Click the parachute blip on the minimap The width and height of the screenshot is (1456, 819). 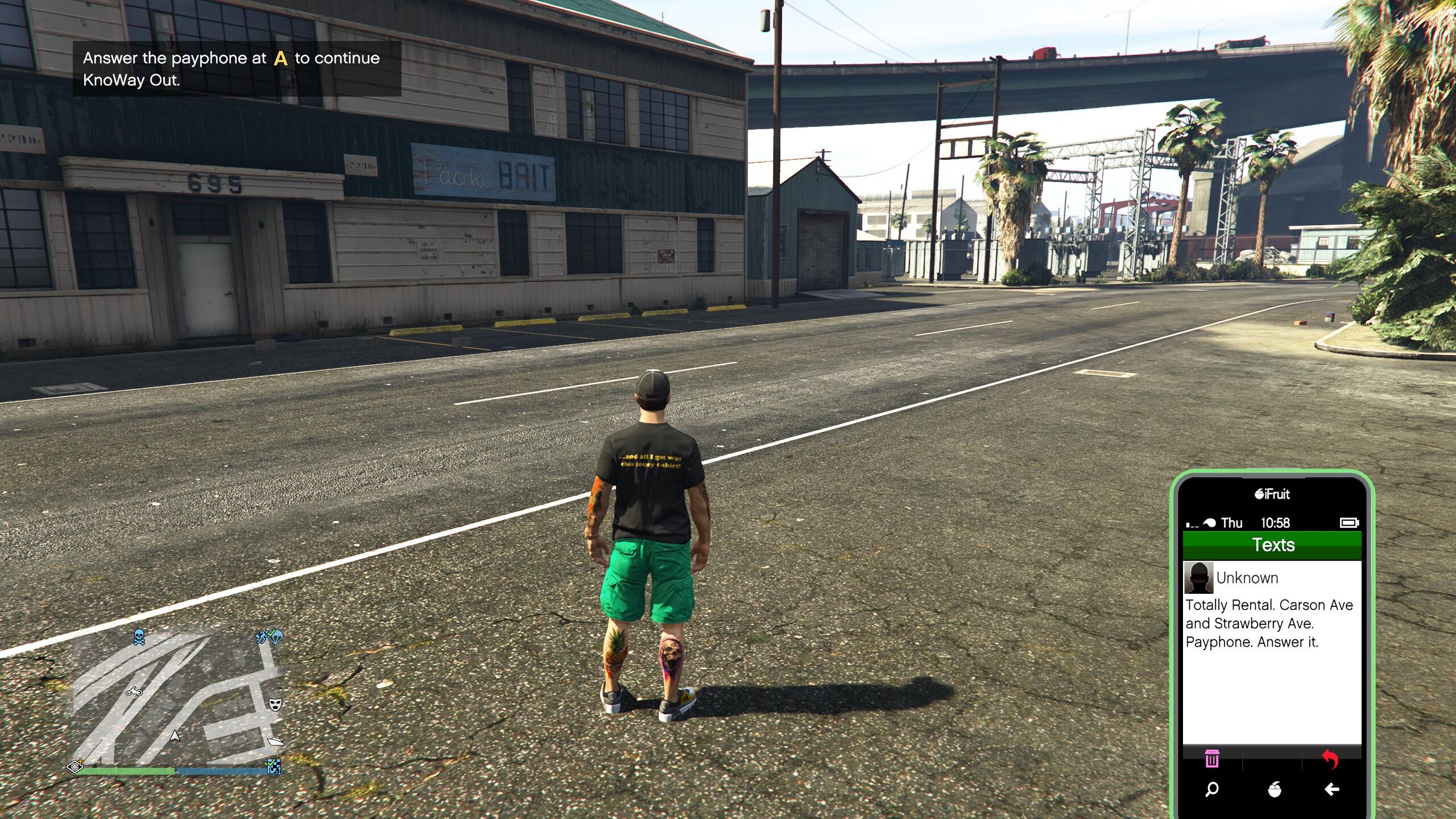275,635
